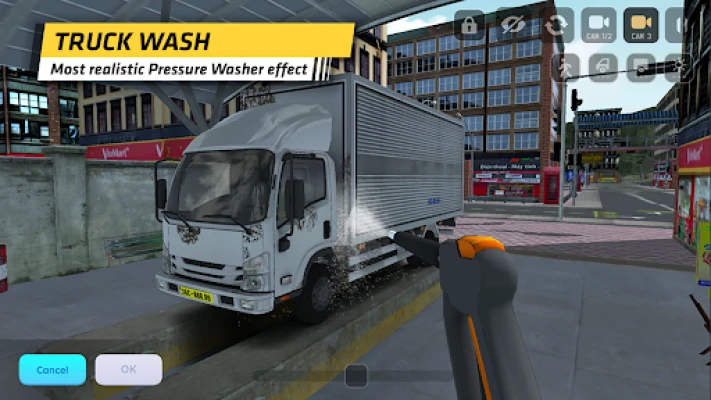This screenshot has height=400, width=711.
Task: Toggle the padlock lock icon
Action: click(x=469, y=25)
